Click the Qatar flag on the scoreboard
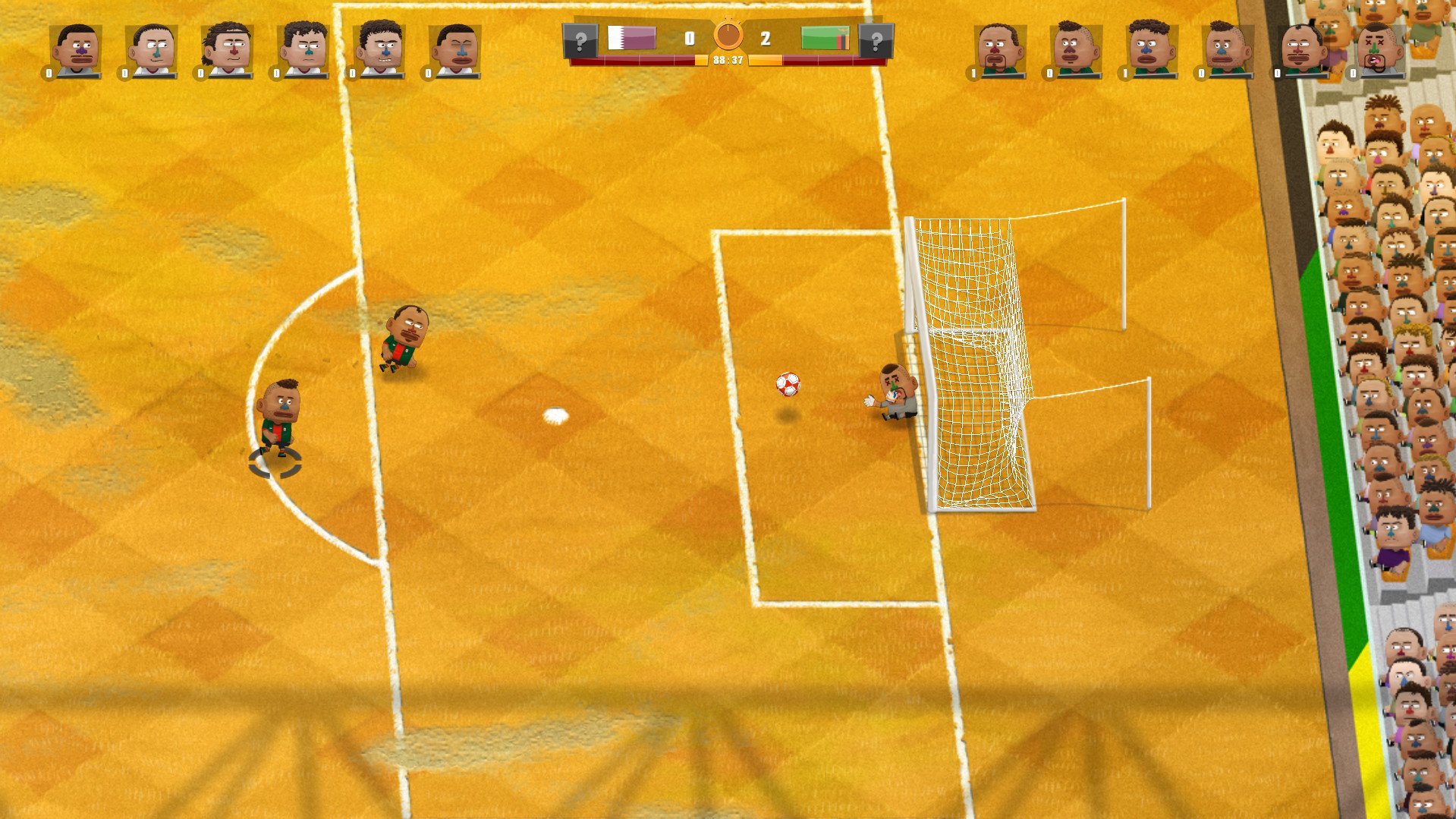 (631, 36)
